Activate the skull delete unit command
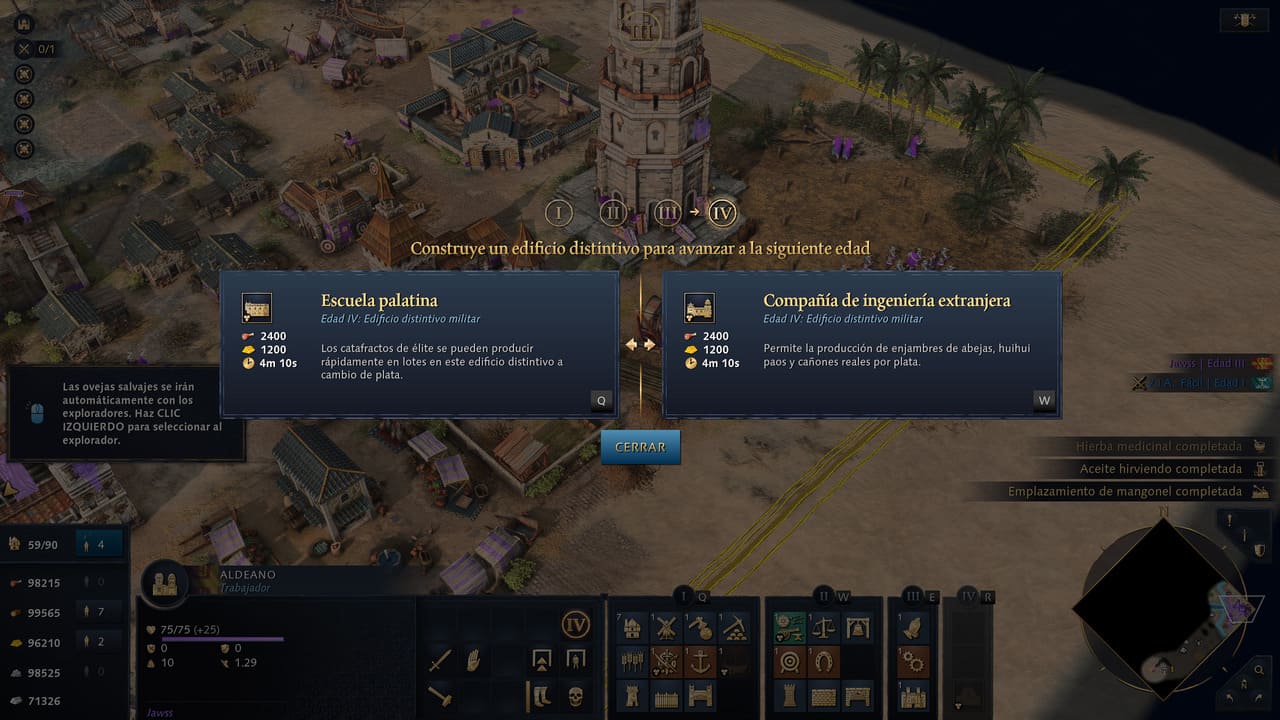This screenshot has width=1280, height=720. coord(575,694)
